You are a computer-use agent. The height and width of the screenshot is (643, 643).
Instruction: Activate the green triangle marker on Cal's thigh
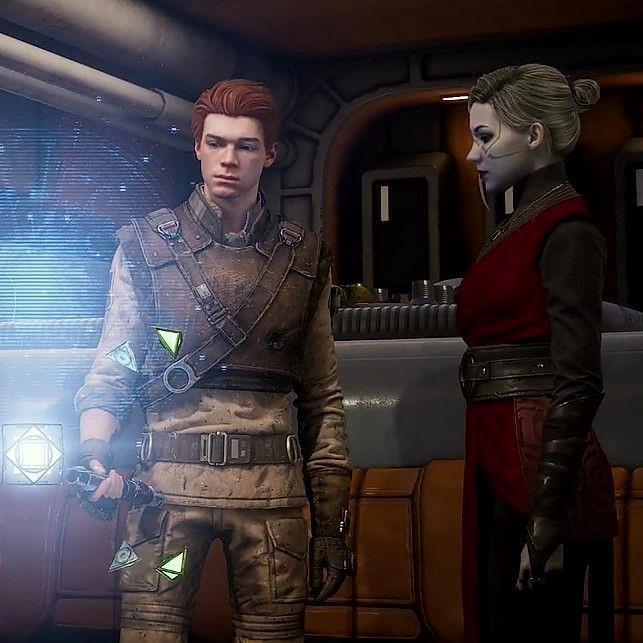pos(173,563)
